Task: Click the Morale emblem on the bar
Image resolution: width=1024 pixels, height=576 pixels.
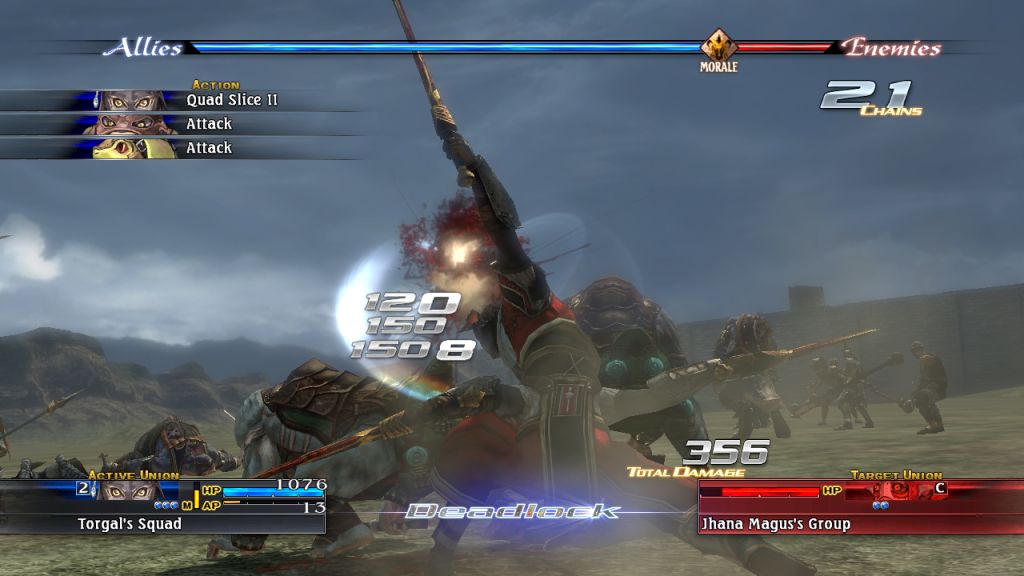Action: coord(718,47)
